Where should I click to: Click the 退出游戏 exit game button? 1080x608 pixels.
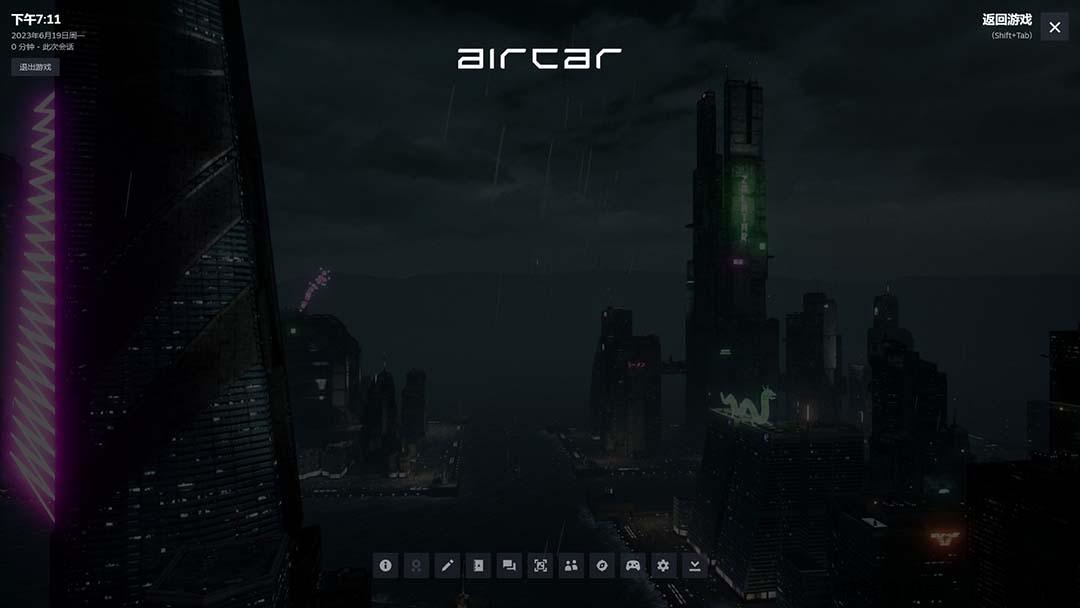[35, 67]
